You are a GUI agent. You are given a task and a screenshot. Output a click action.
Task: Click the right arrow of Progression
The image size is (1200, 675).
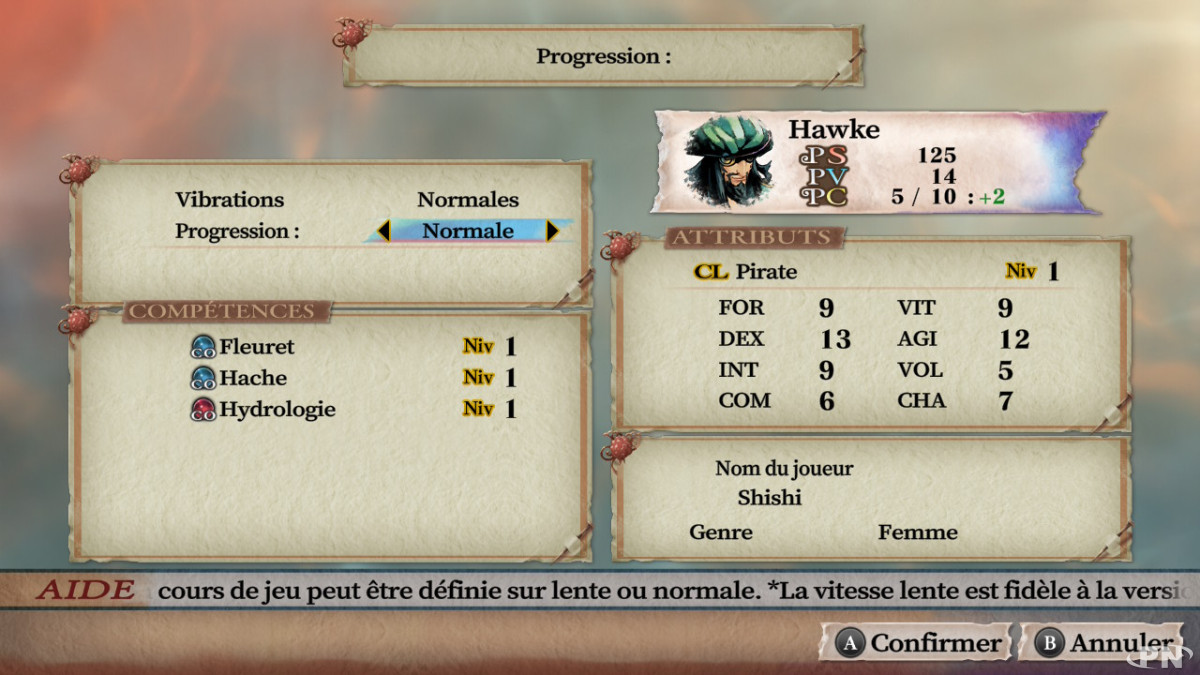click(552, 231)
